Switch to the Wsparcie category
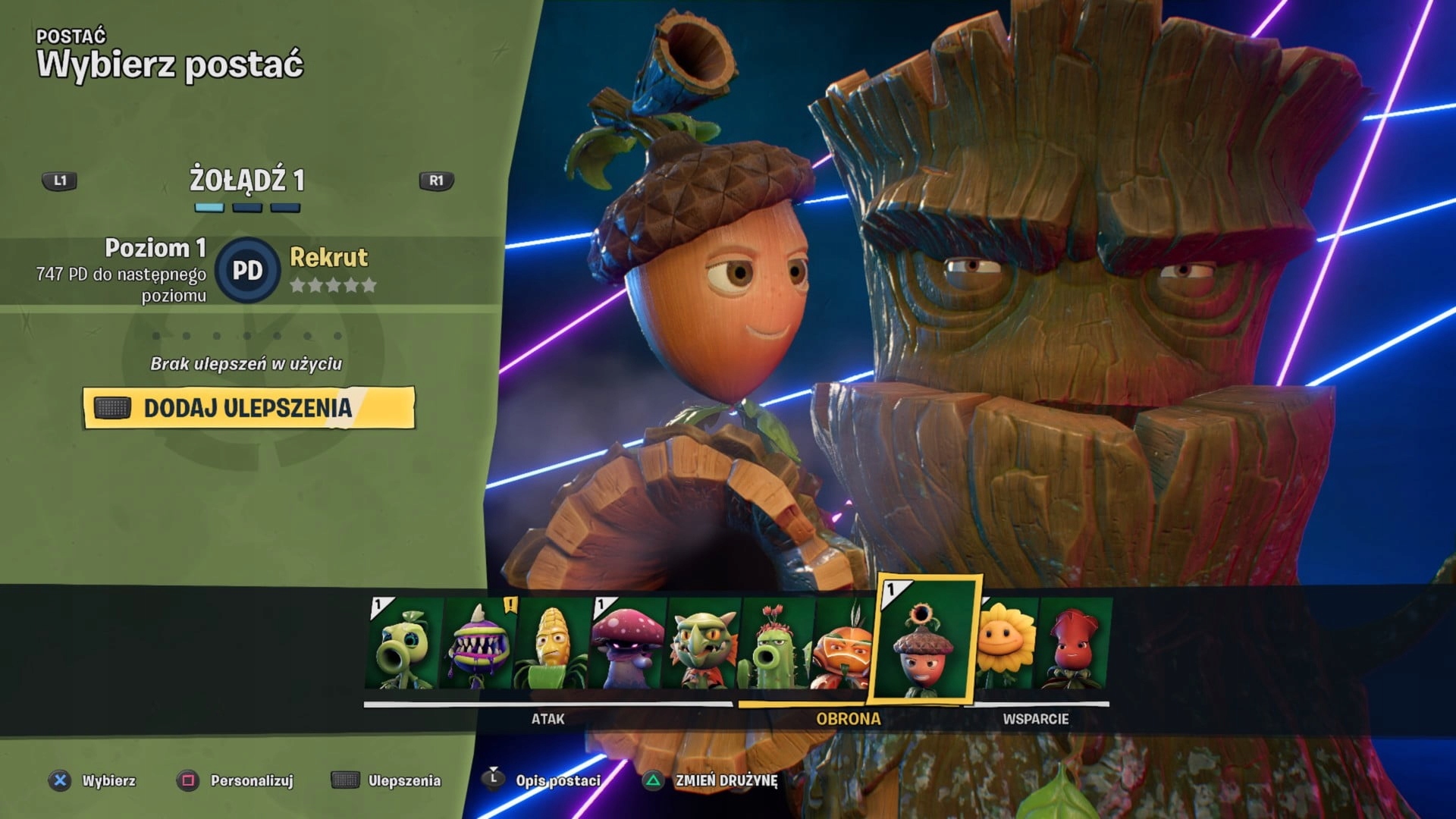 click(x=1035, y=718)
